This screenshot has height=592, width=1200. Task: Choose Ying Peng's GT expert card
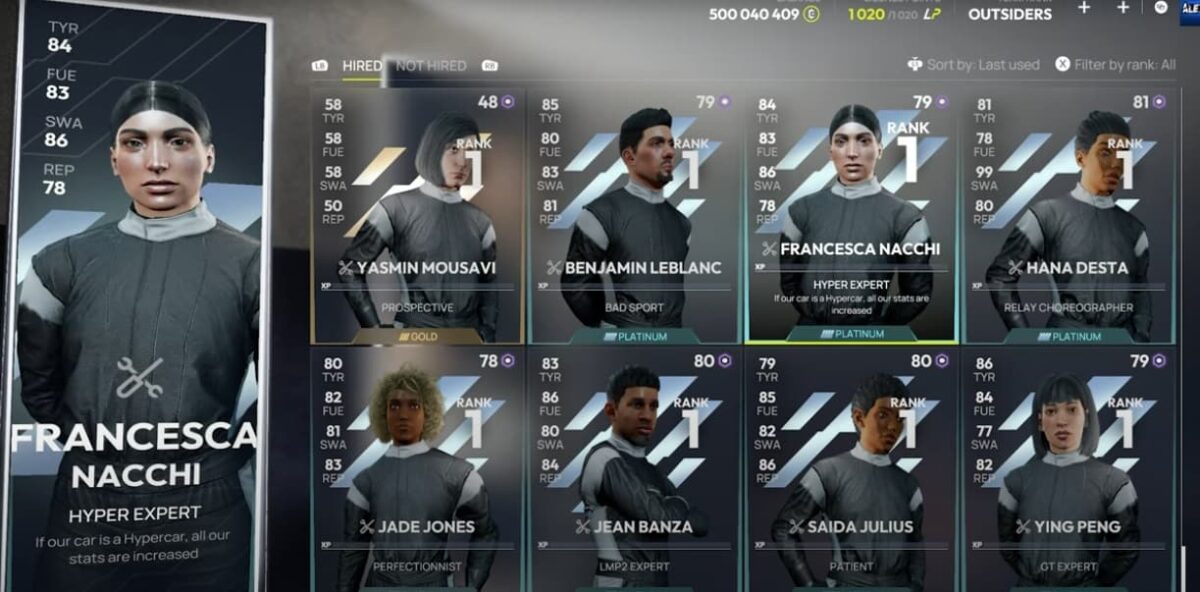tap(1068, 468)
